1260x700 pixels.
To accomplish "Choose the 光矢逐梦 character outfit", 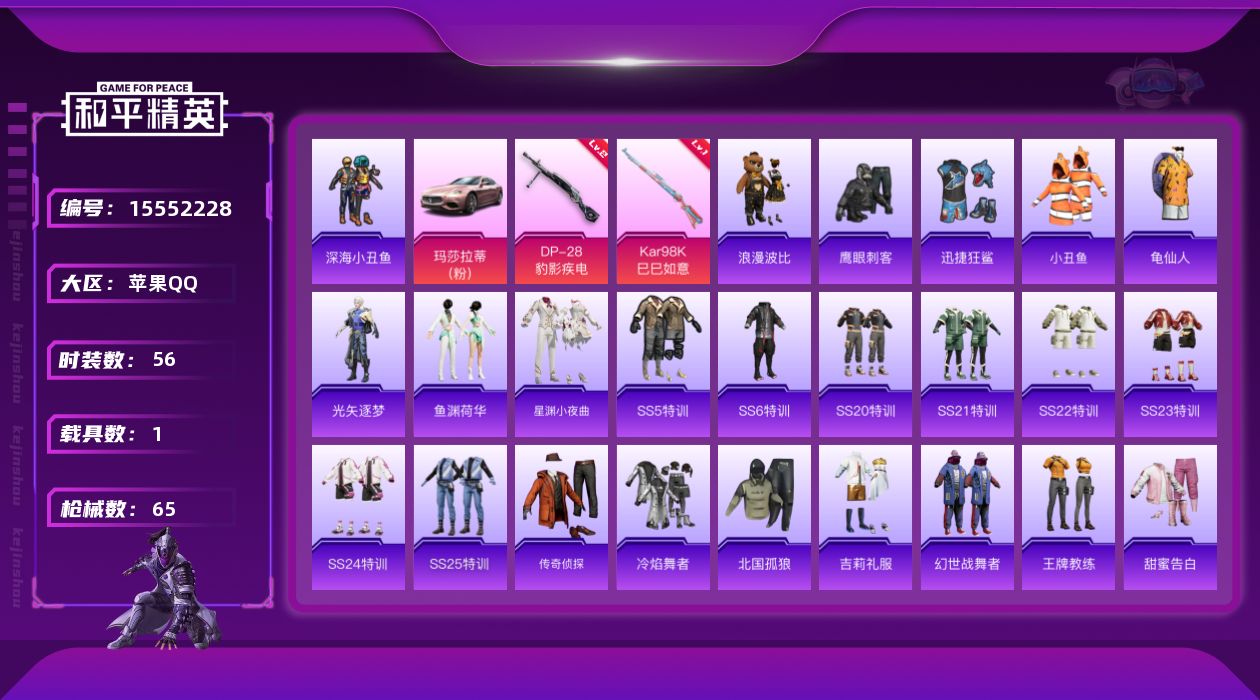I will pos(358,364).
